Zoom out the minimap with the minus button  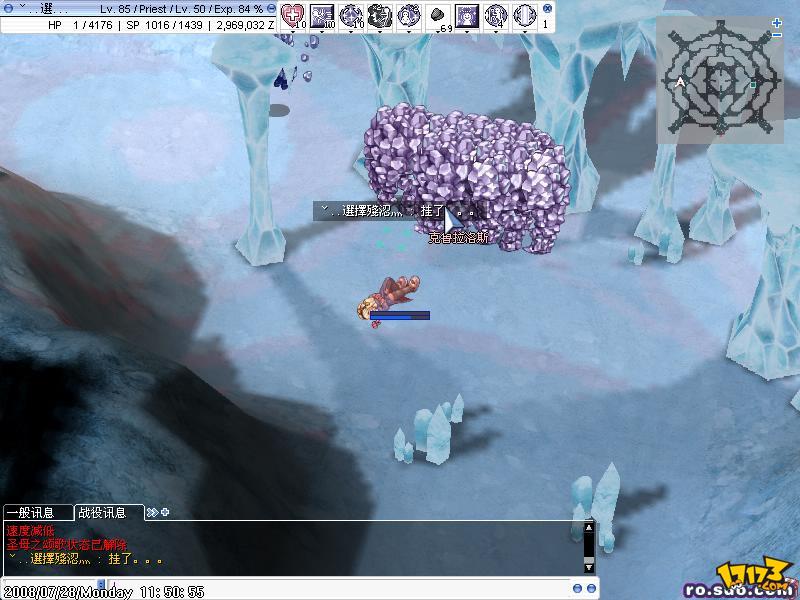pyautogui.click(x=777, y=35)
